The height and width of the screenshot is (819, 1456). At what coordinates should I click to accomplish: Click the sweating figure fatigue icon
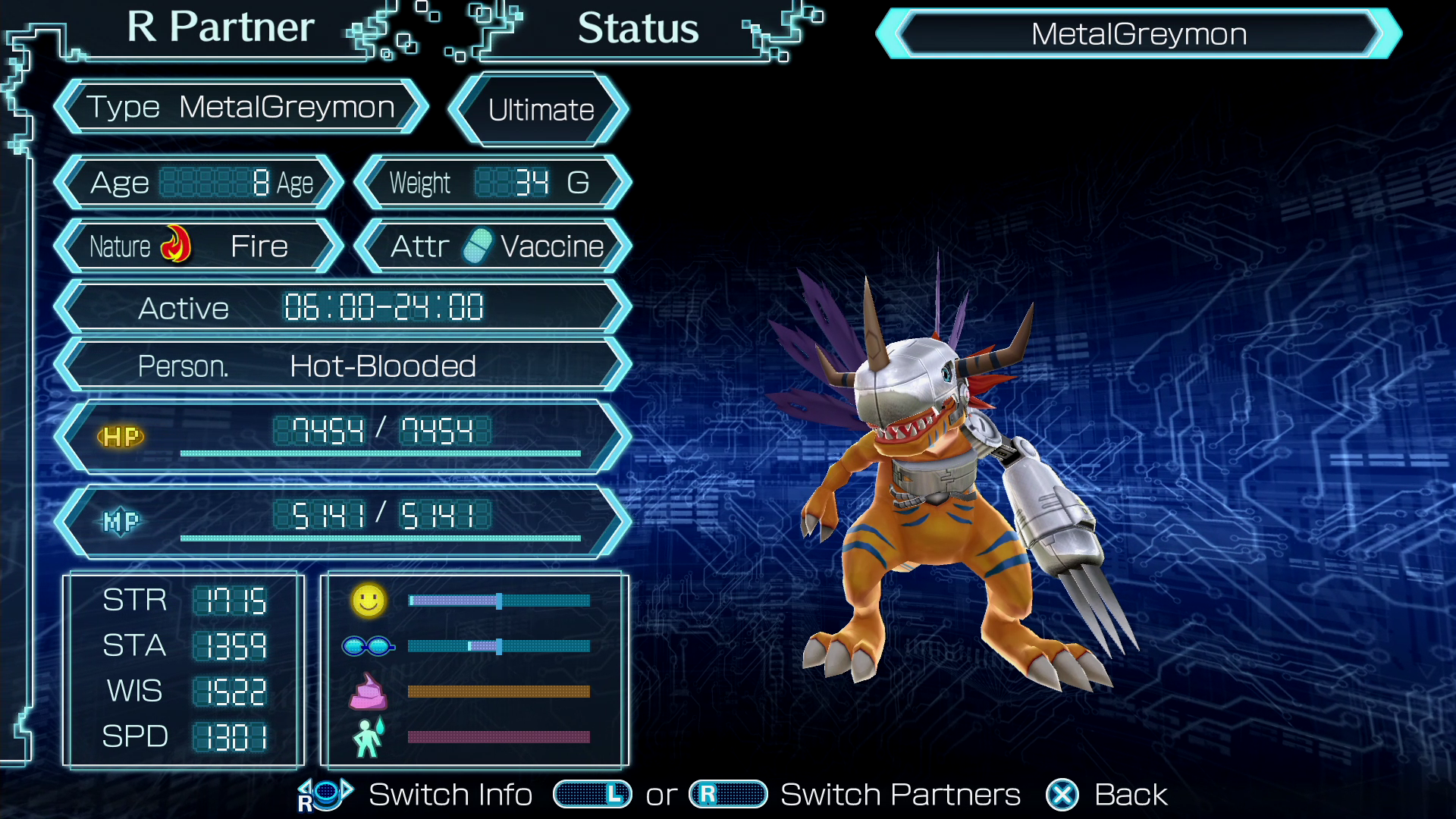coord(369,737)
